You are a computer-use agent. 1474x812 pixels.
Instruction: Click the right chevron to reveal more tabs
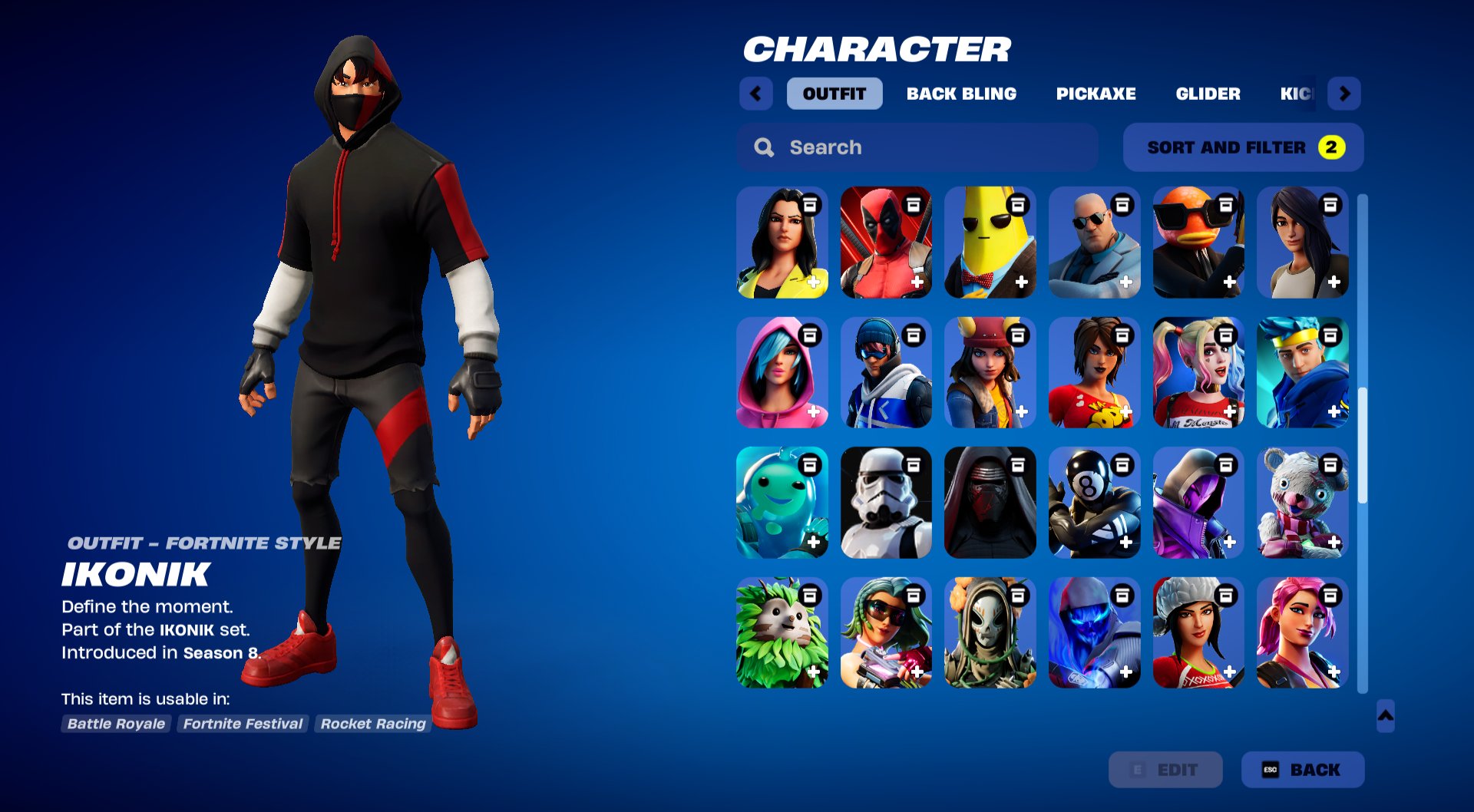(1344, 94)
